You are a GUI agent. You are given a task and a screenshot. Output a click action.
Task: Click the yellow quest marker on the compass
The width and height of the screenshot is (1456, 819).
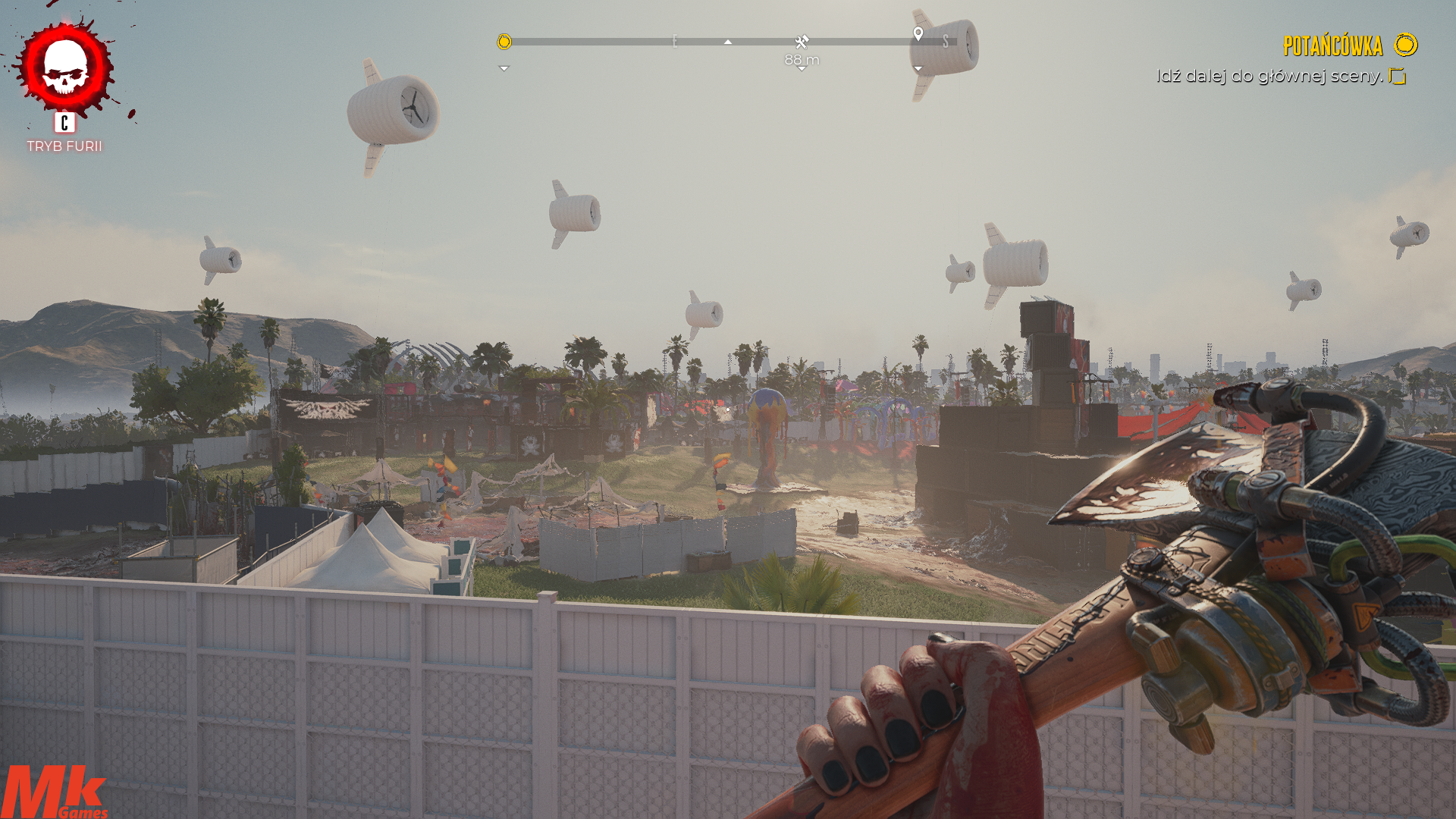coord(504,42)
